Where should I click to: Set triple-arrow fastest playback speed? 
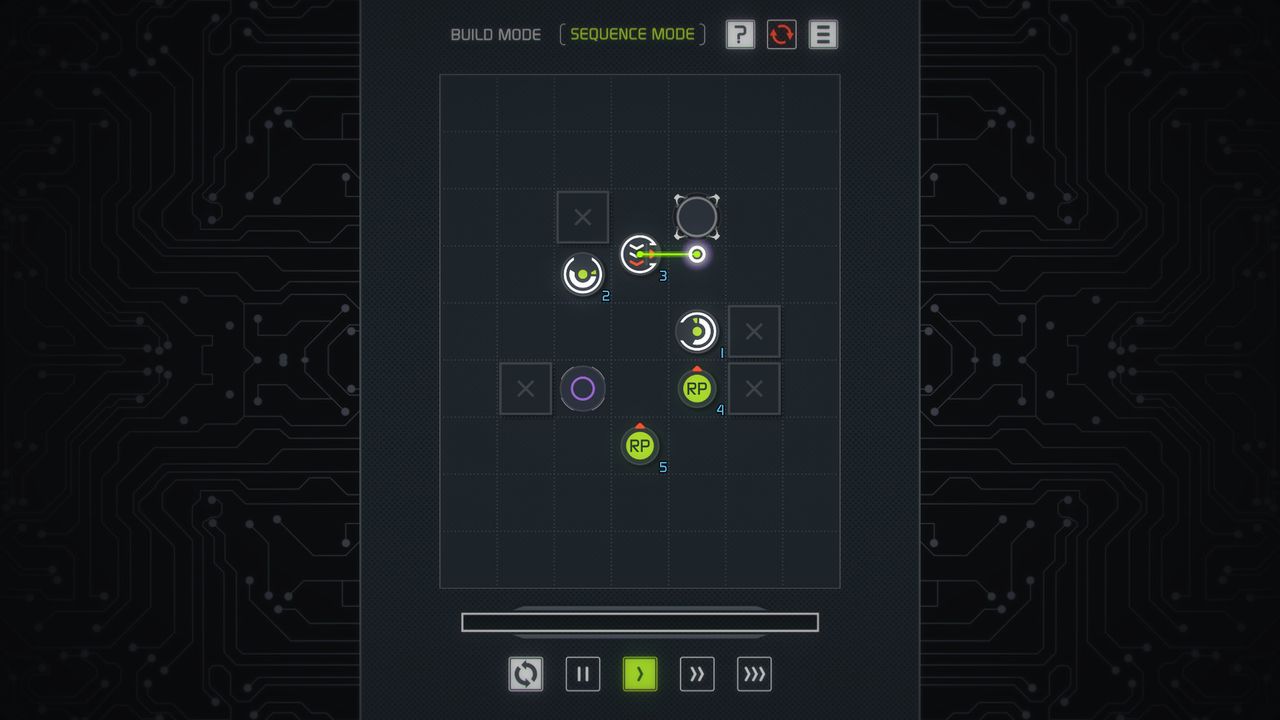point(754,674)
